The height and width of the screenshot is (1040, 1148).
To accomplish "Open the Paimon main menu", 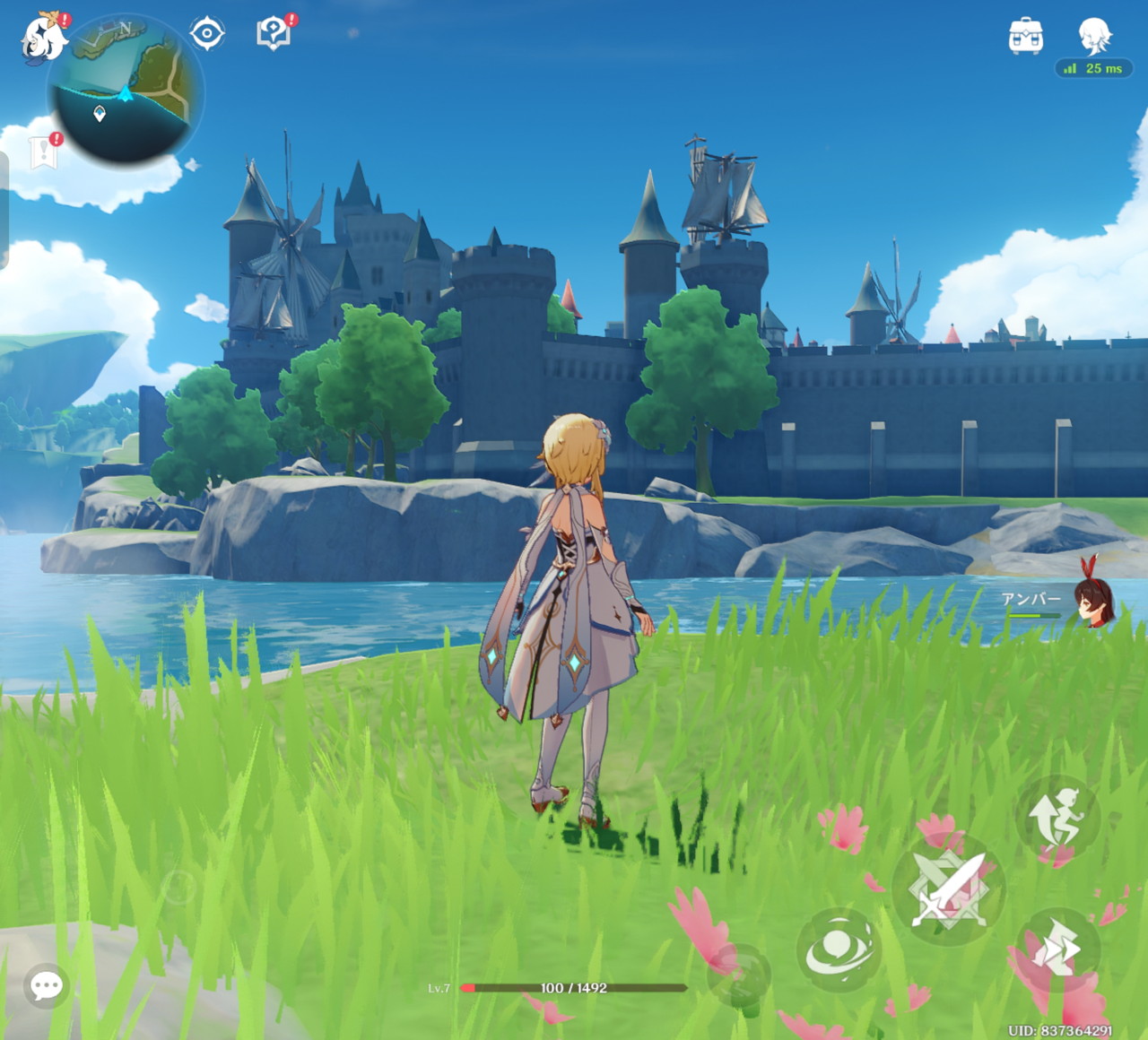I will click(43, 39).
